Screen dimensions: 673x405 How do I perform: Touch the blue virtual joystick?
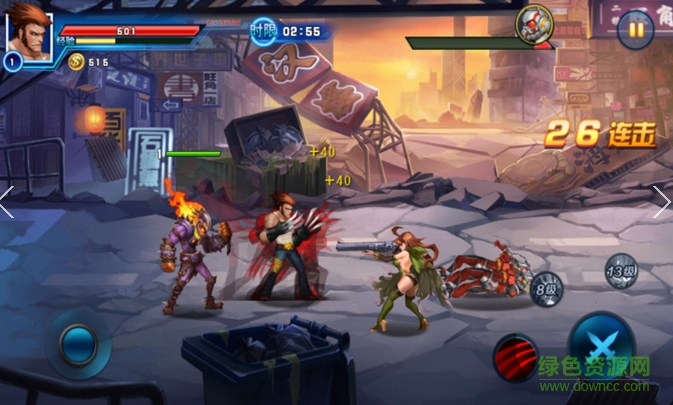pos(77,345)
